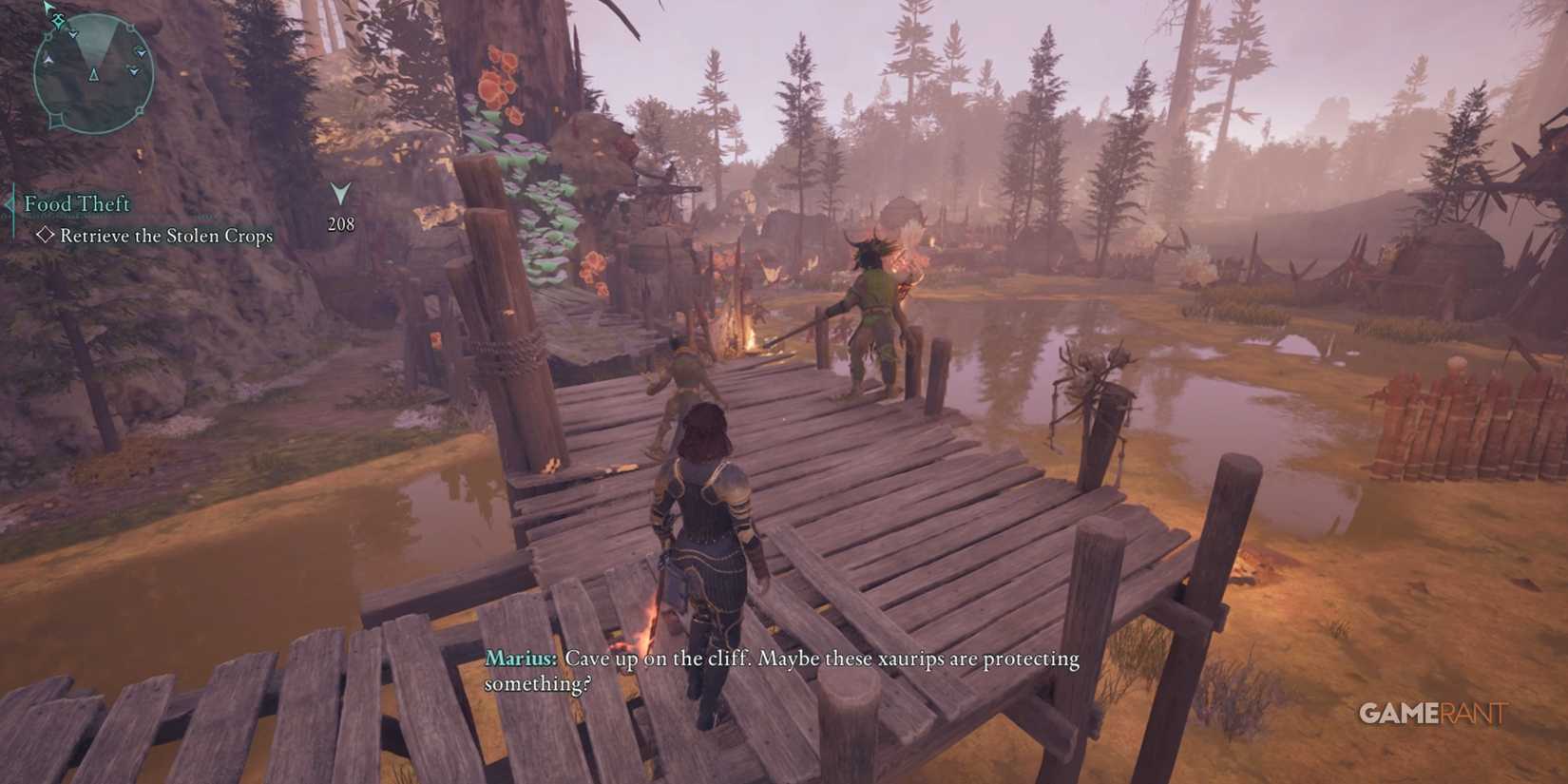
Task: Select the teal waypoint icon above the minimap
Action: point(57,22)
